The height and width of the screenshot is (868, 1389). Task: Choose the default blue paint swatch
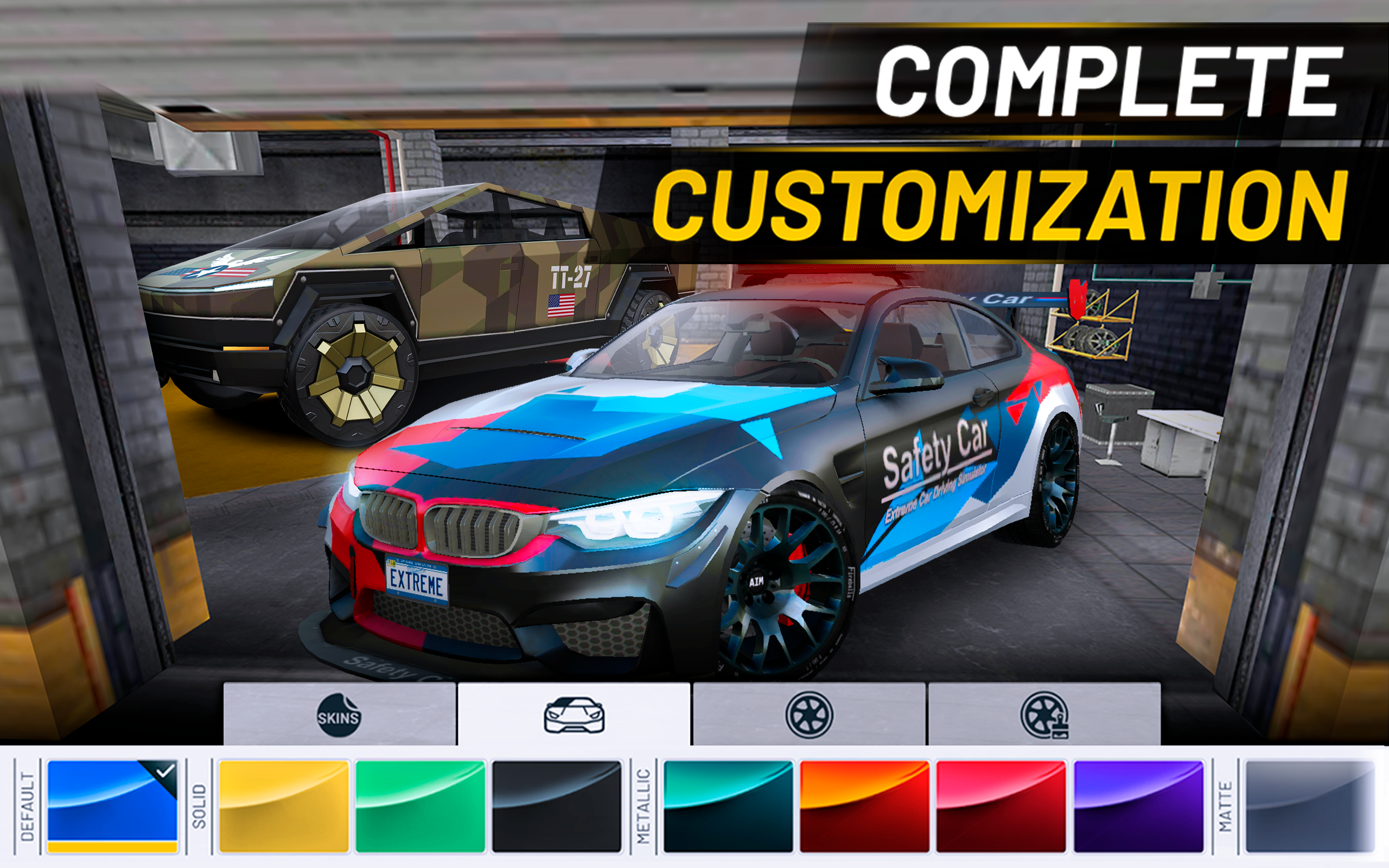(x=112, y=806)
